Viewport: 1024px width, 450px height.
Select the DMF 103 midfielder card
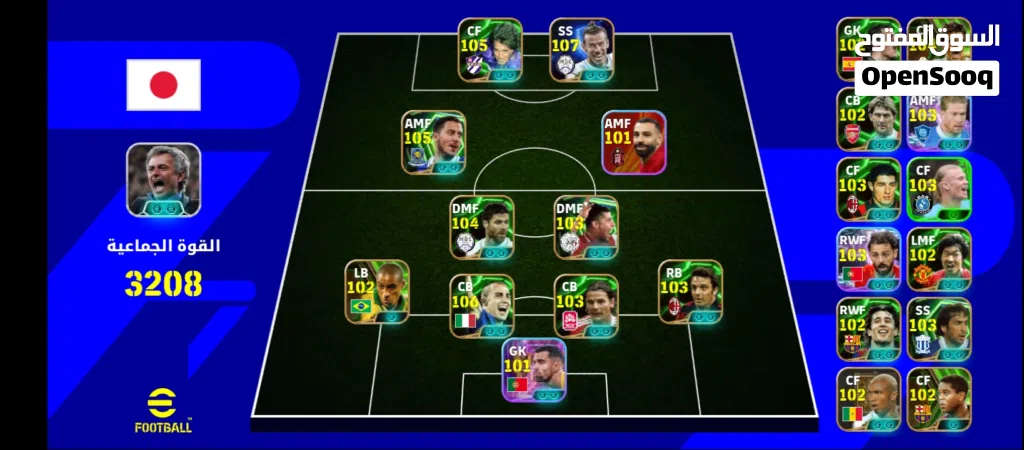[586, 227]
